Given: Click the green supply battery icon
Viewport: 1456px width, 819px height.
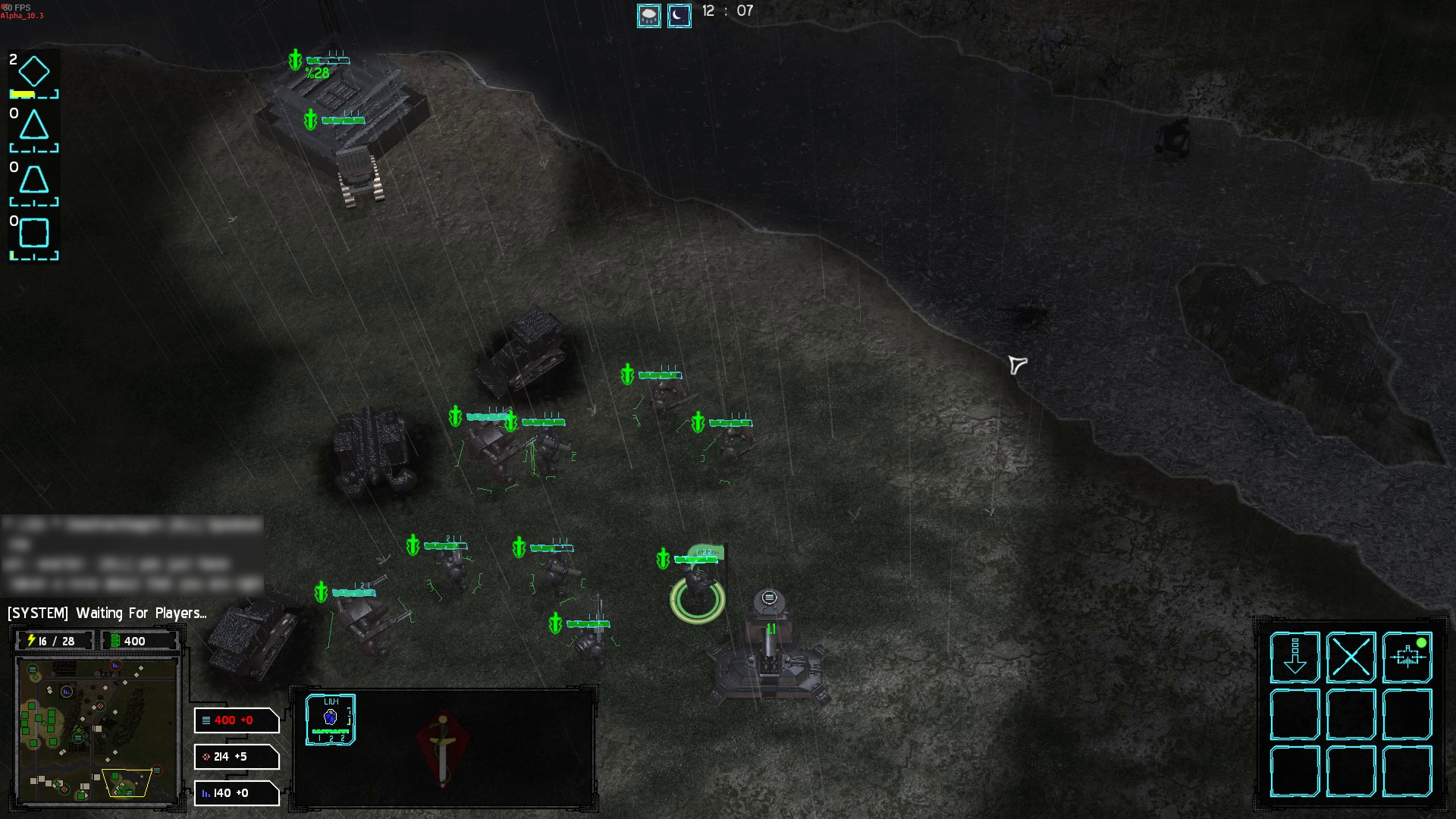Looking at the screenshot, I should (x=115, y=641).
